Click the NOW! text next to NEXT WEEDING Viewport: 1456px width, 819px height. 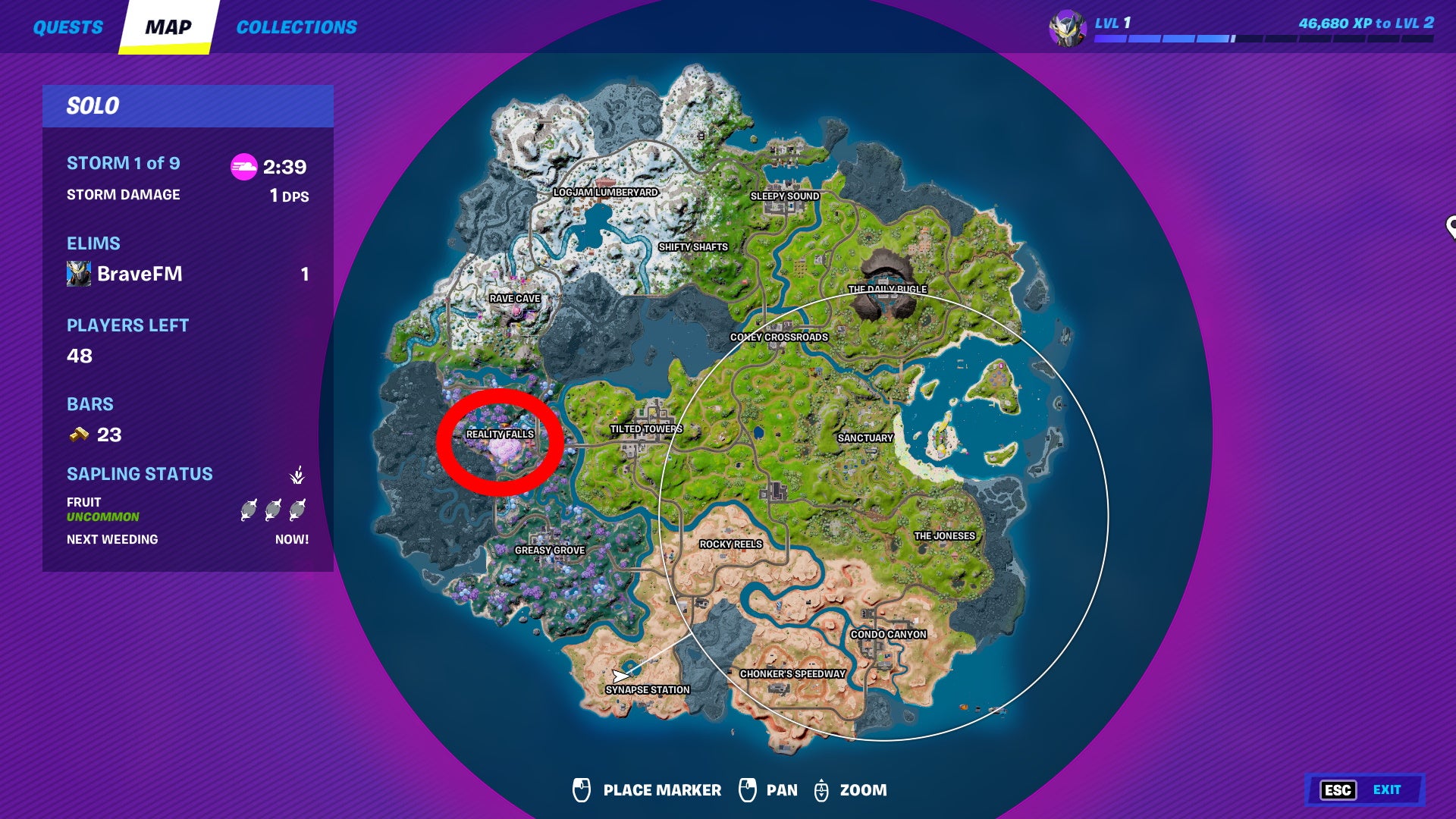point(292,539)
